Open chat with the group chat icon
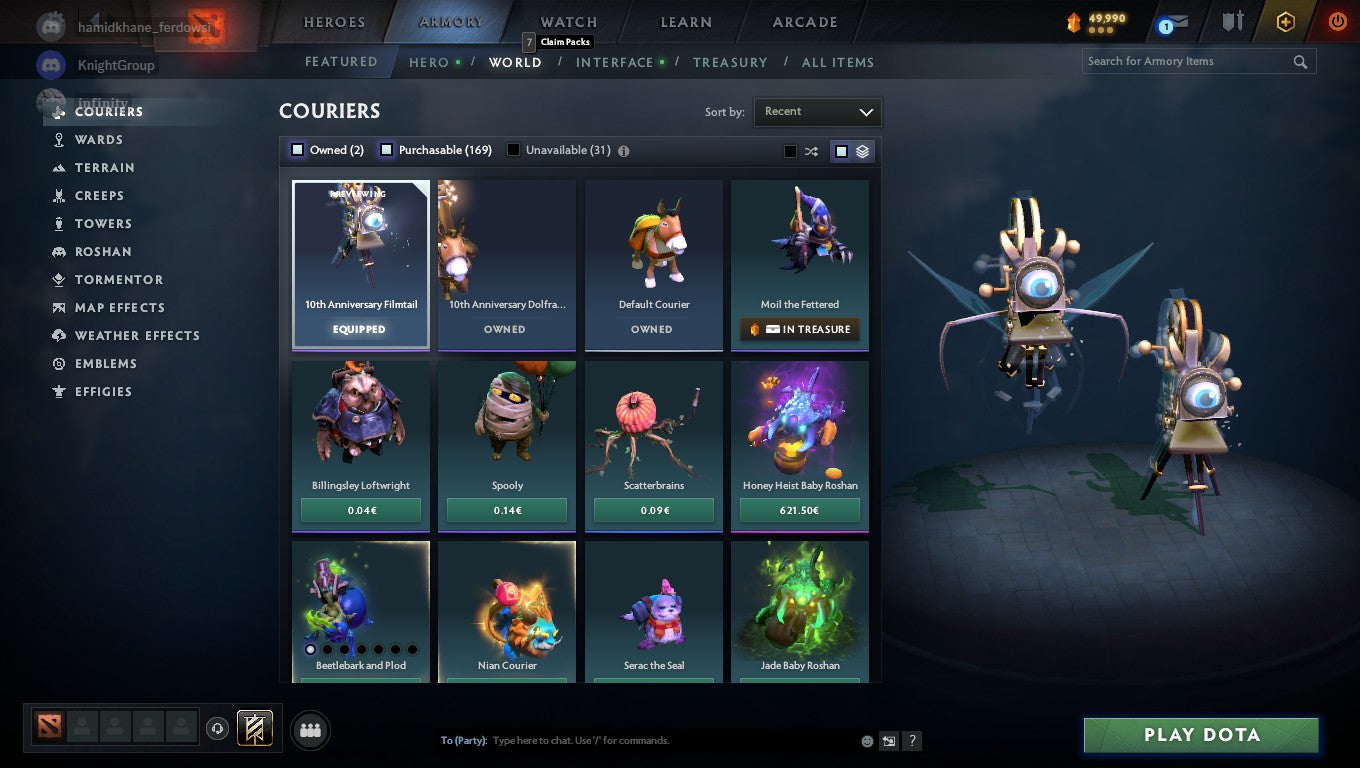Screen dimensions: 1360x768 click(310, 730)
